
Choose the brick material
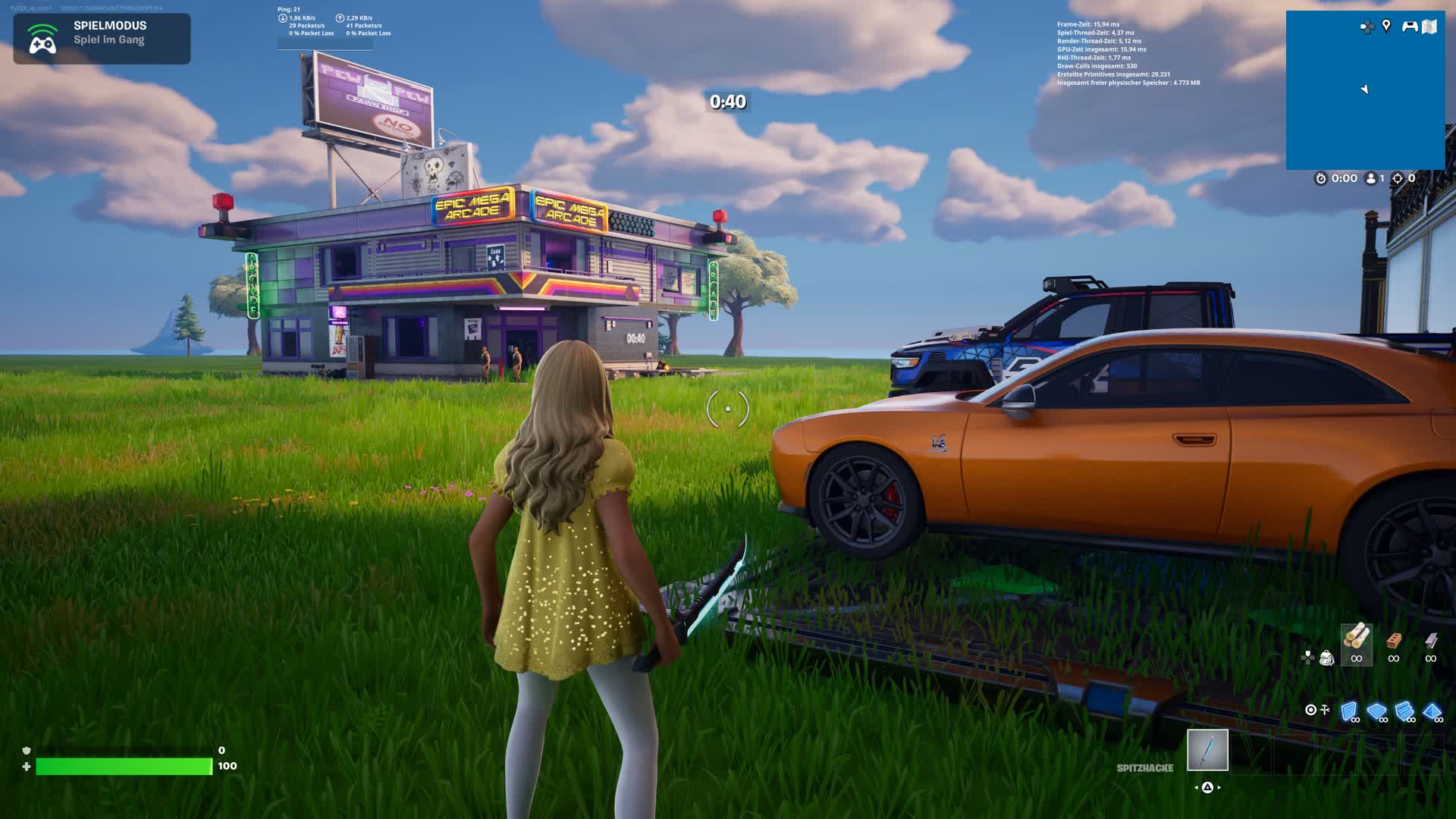tap(1393, 643)
